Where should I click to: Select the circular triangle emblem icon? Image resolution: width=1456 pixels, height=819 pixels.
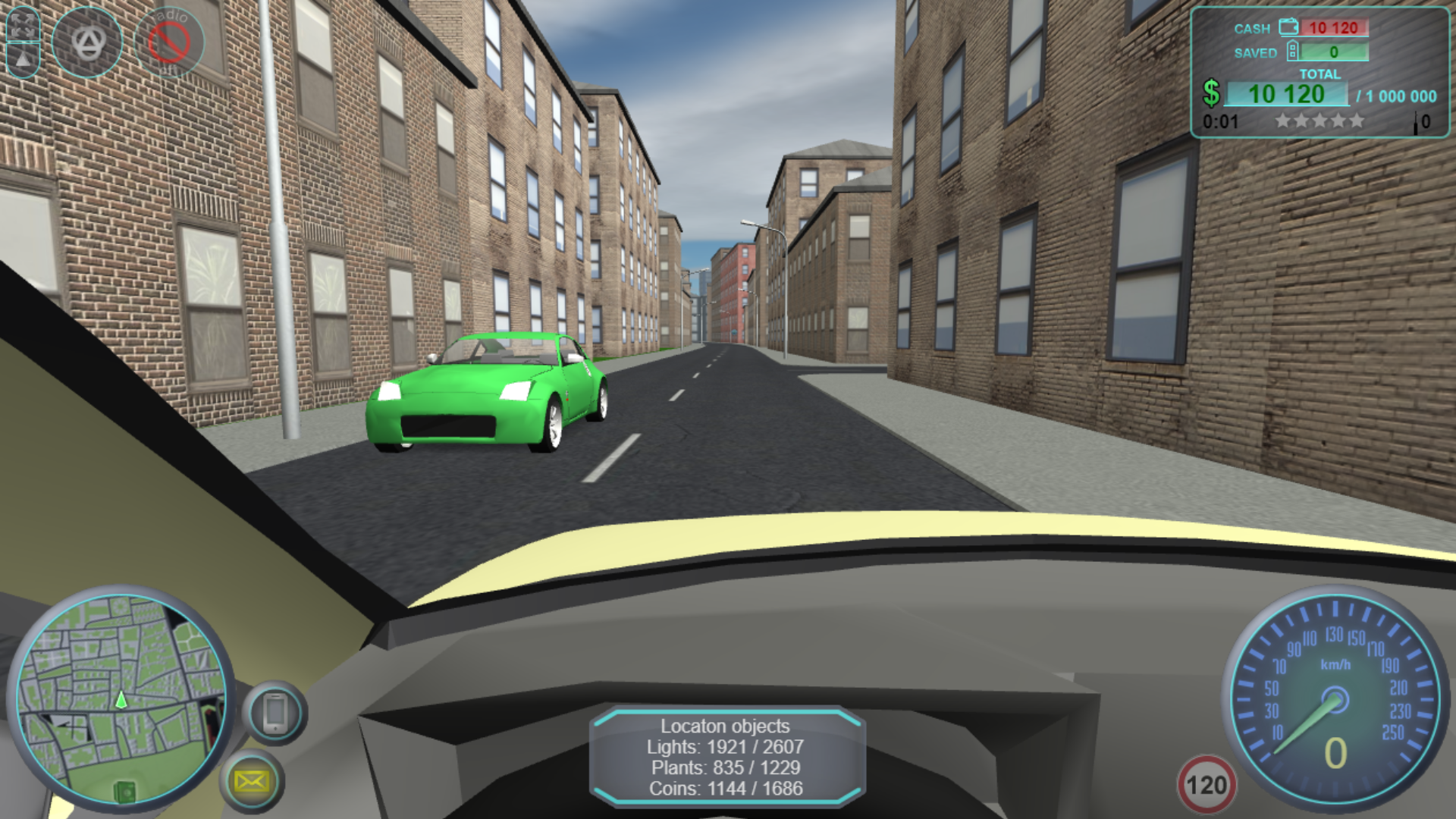coord(89,43)
